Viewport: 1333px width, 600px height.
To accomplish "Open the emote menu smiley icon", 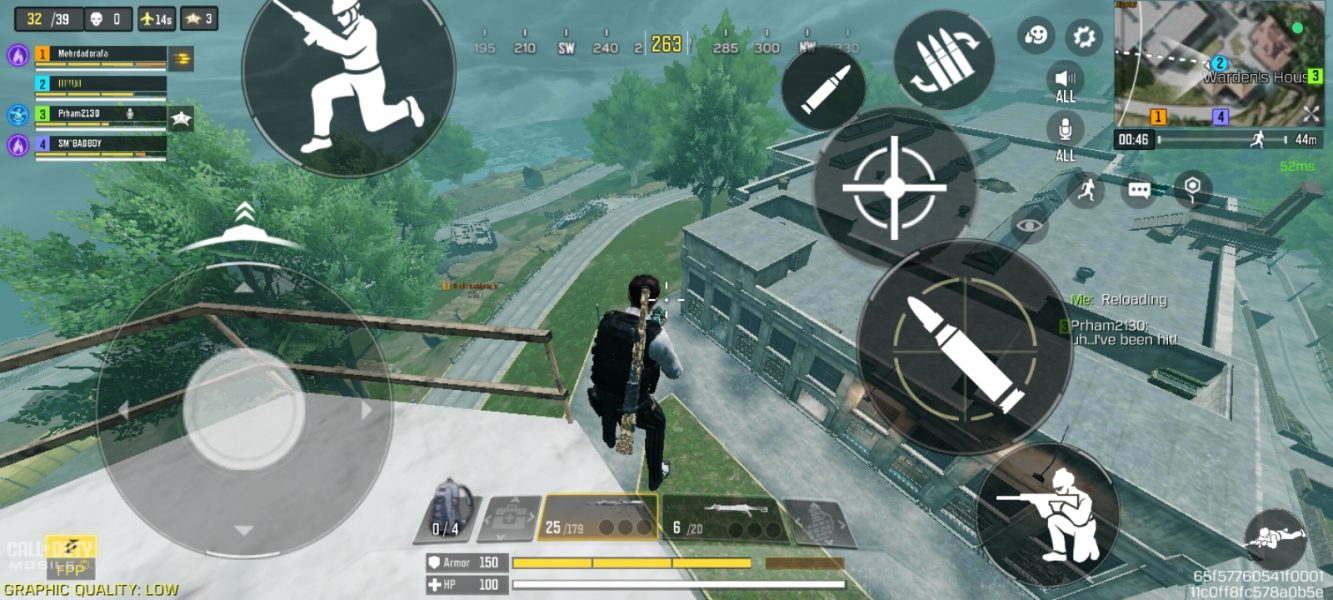I will coord(1036,36).
